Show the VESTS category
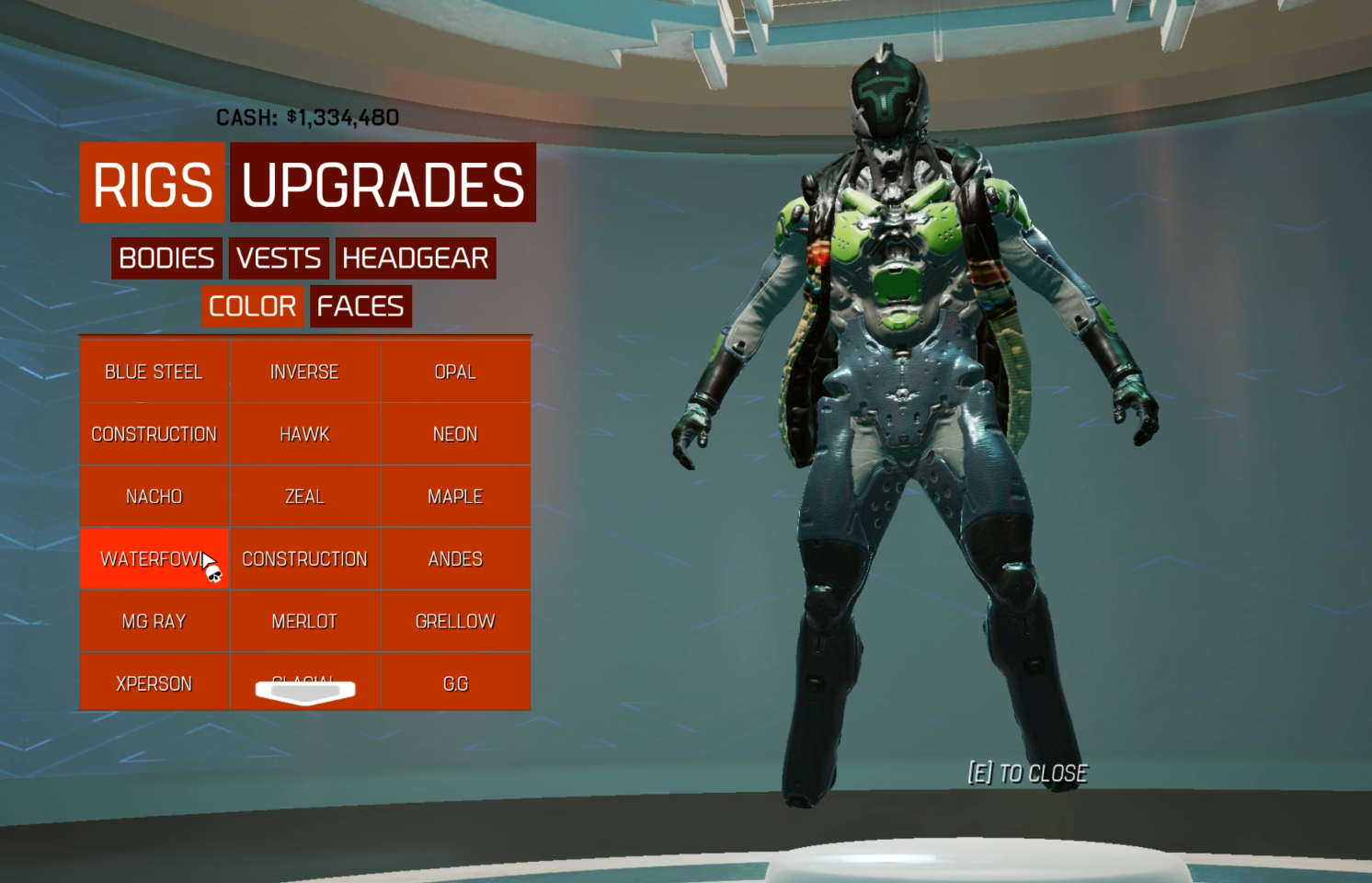Image resolution: width=1372 pixels, height=883 pixels. point(279,258)
